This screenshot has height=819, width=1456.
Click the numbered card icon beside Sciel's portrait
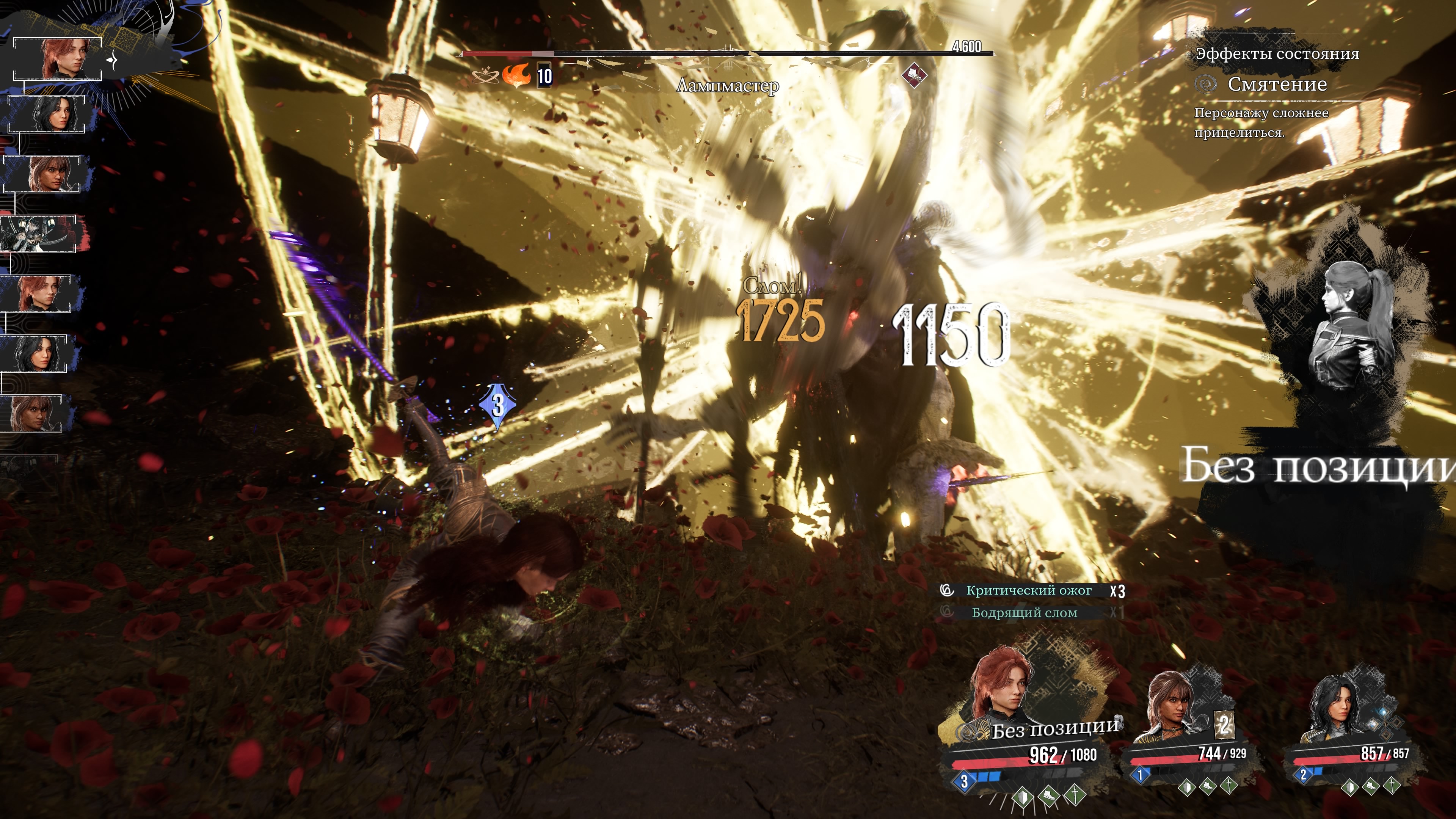coord(1224,725)
